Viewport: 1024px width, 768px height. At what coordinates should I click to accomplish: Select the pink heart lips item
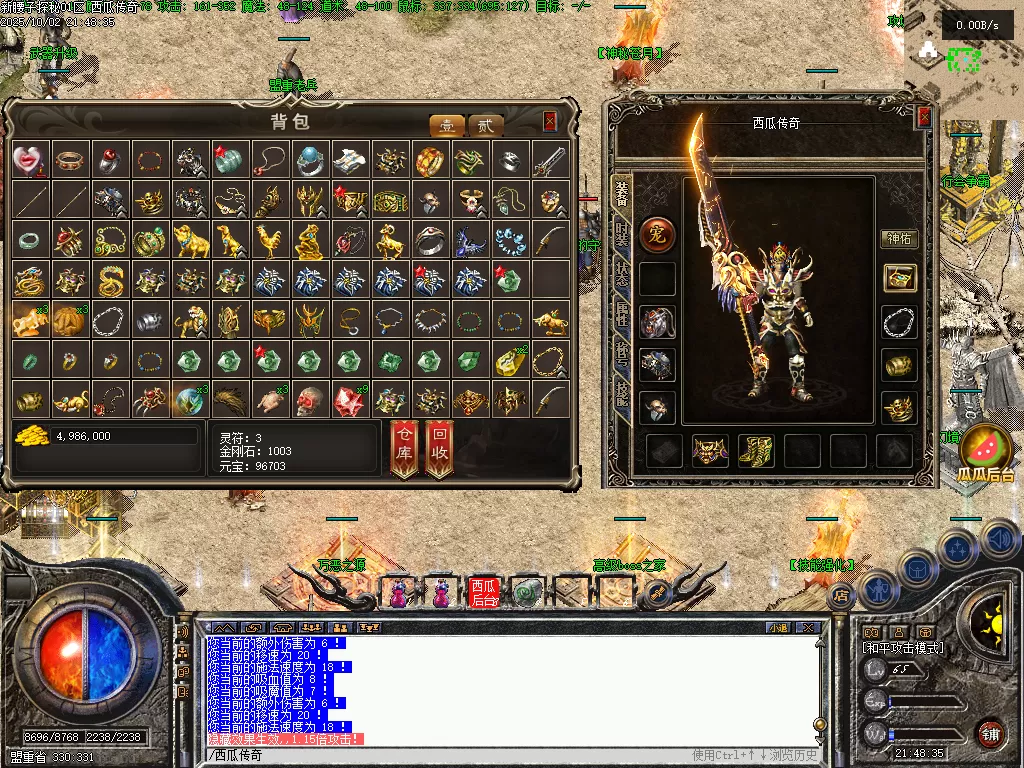(x=29, y=160)
